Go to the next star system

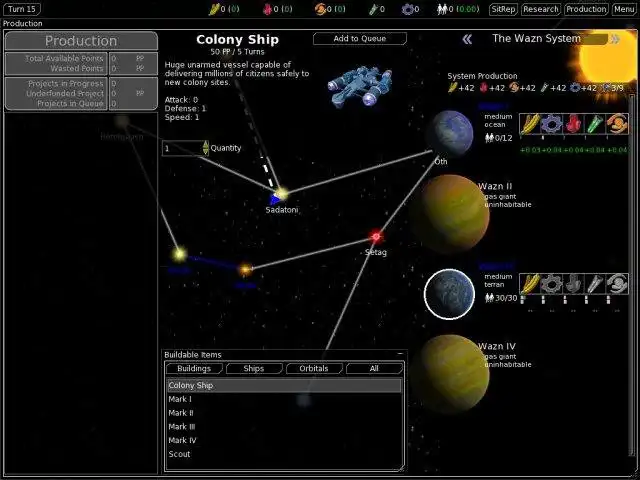[x=612, y=39]
